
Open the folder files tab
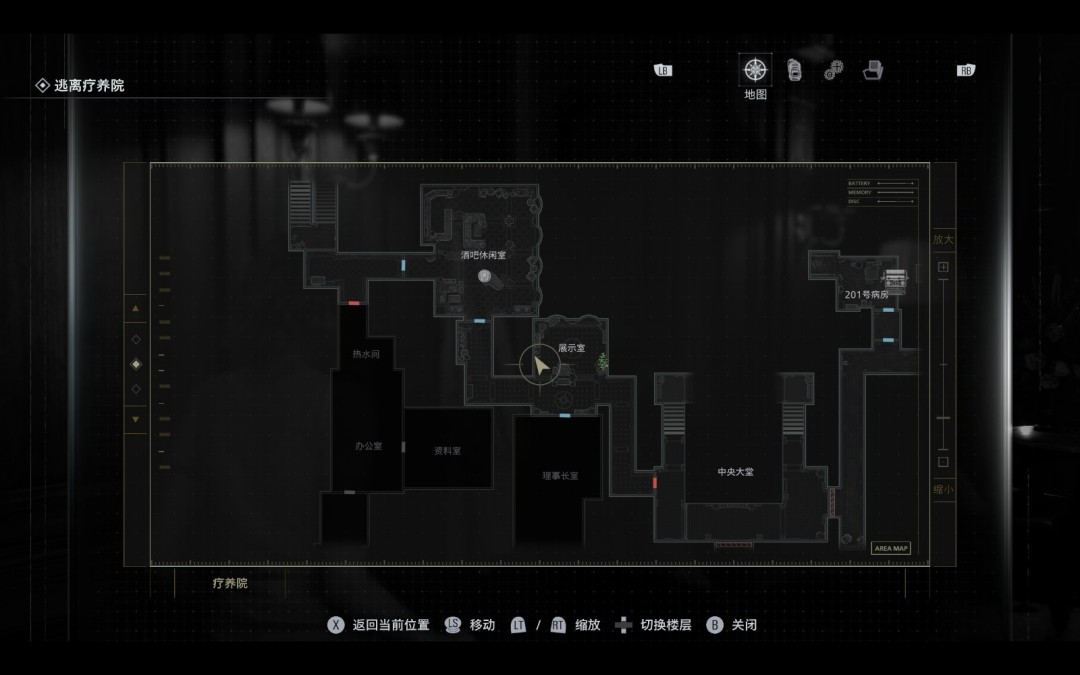[x=873, y=70]
